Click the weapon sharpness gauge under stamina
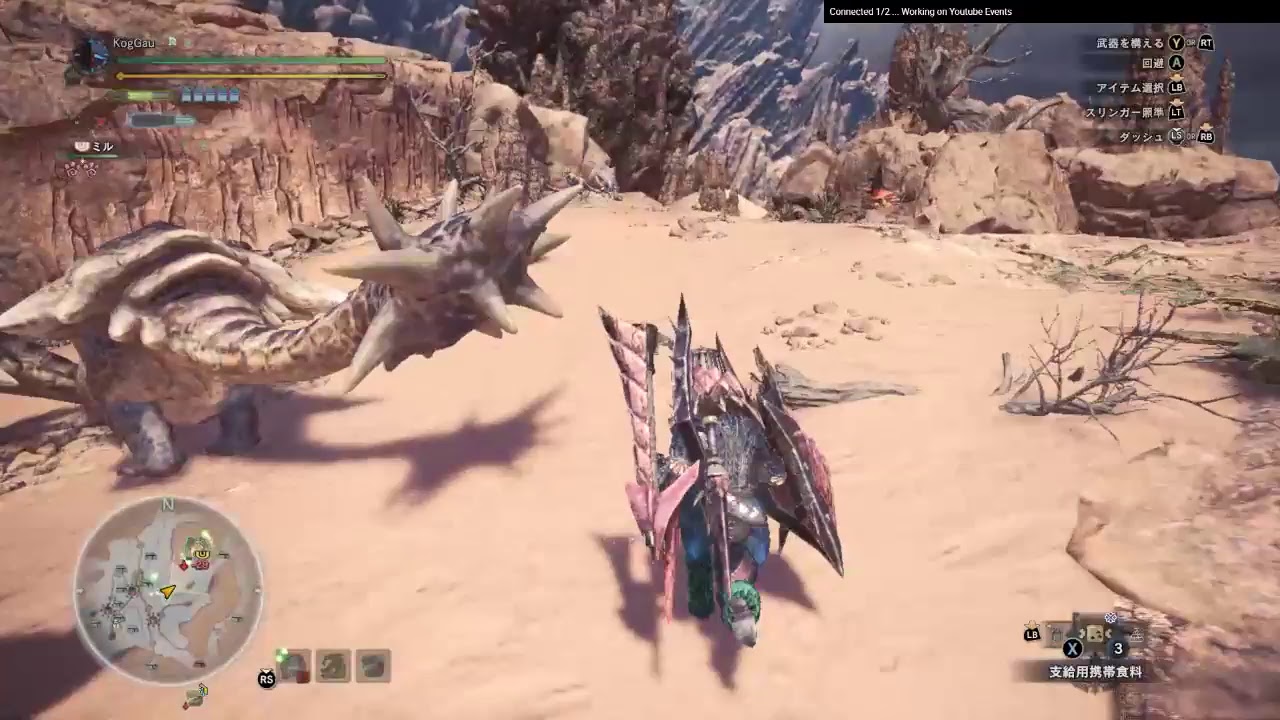 tap(145, 94)
